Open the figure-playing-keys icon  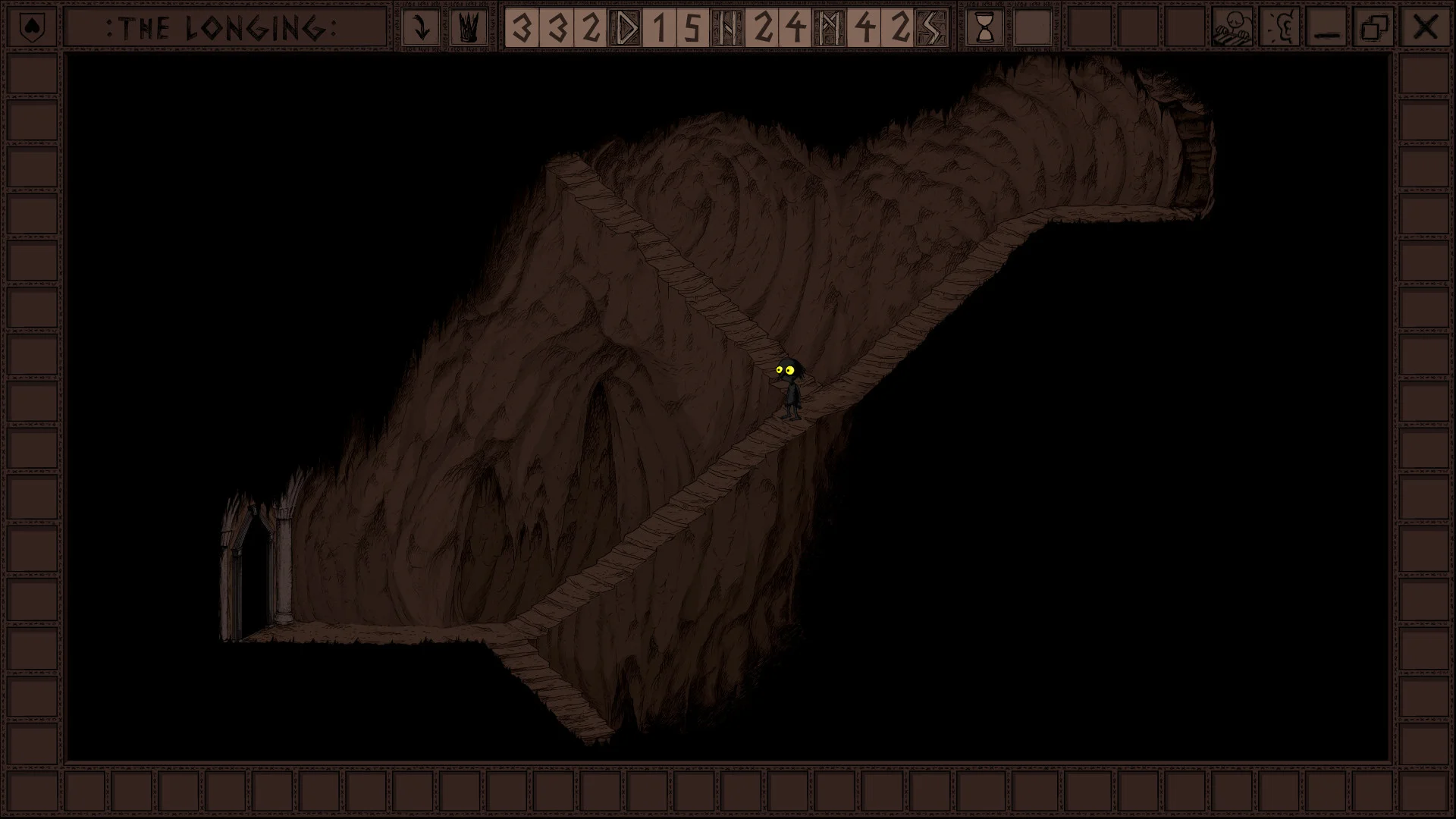tap(1232, 28)
